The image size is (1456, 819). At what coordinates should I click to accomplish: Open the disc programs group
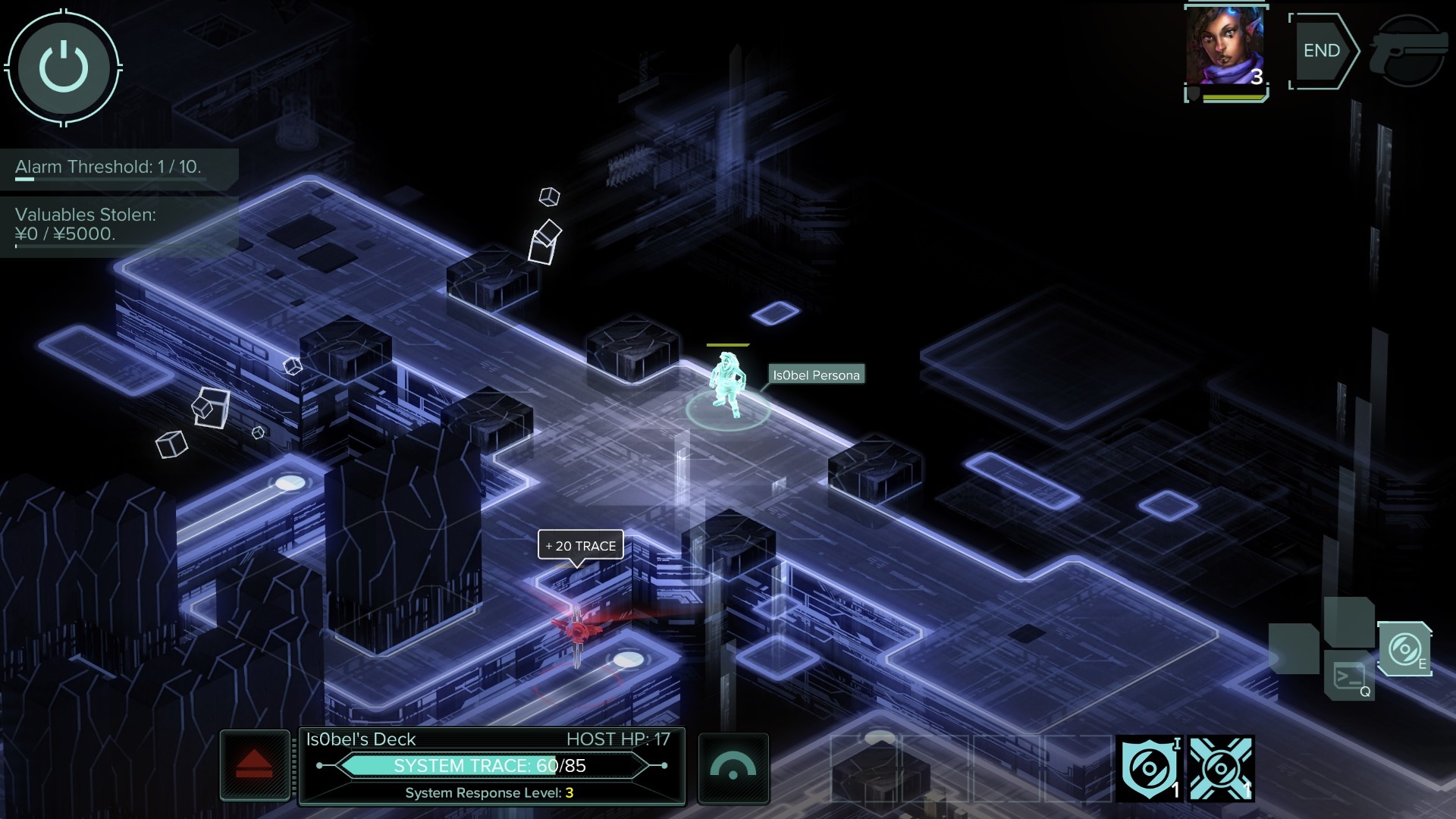pyautogui.click(x=1404, y=649)
